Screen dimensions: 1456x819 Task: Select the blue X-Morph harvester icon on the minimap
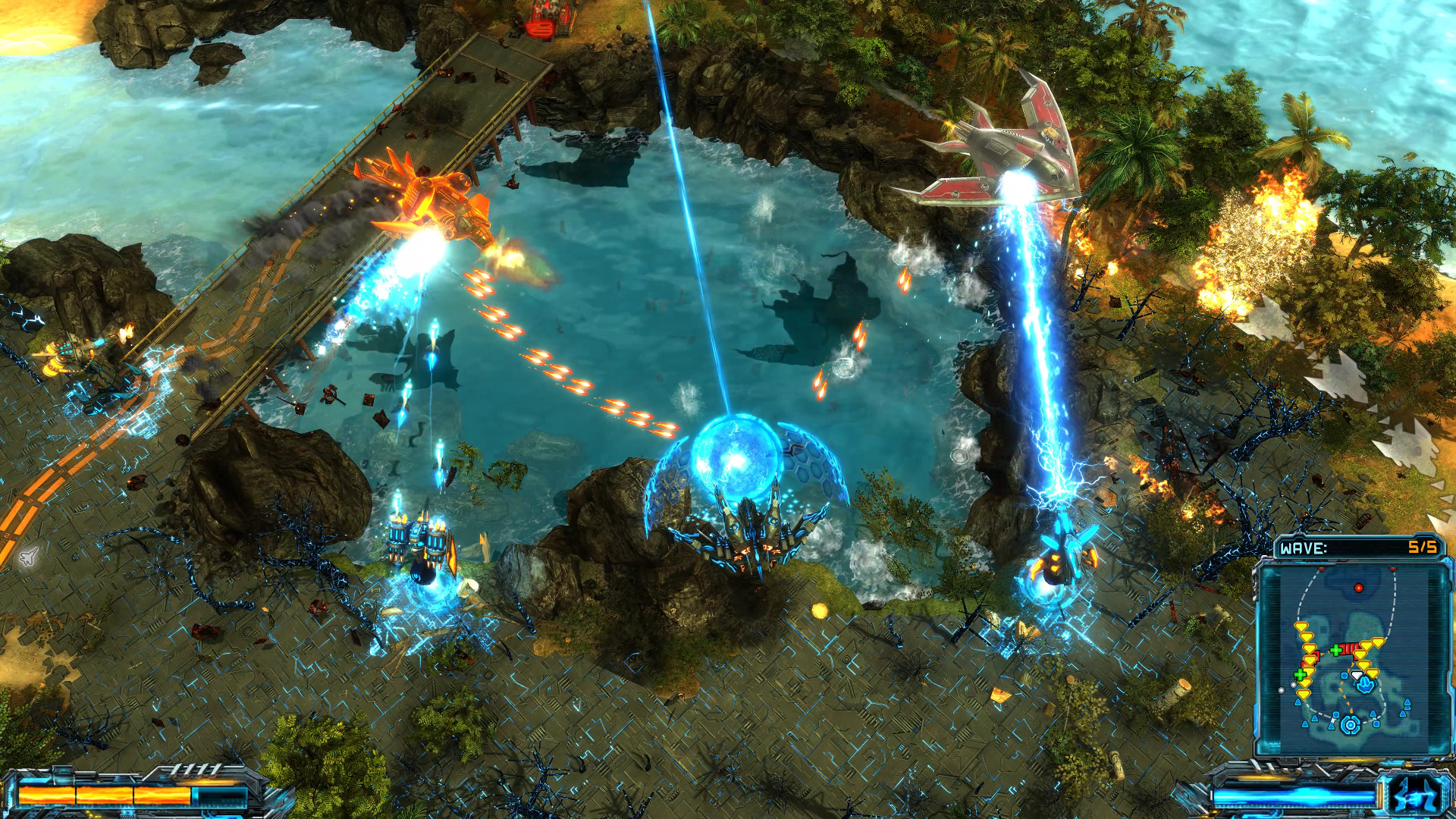[1365, 684]
